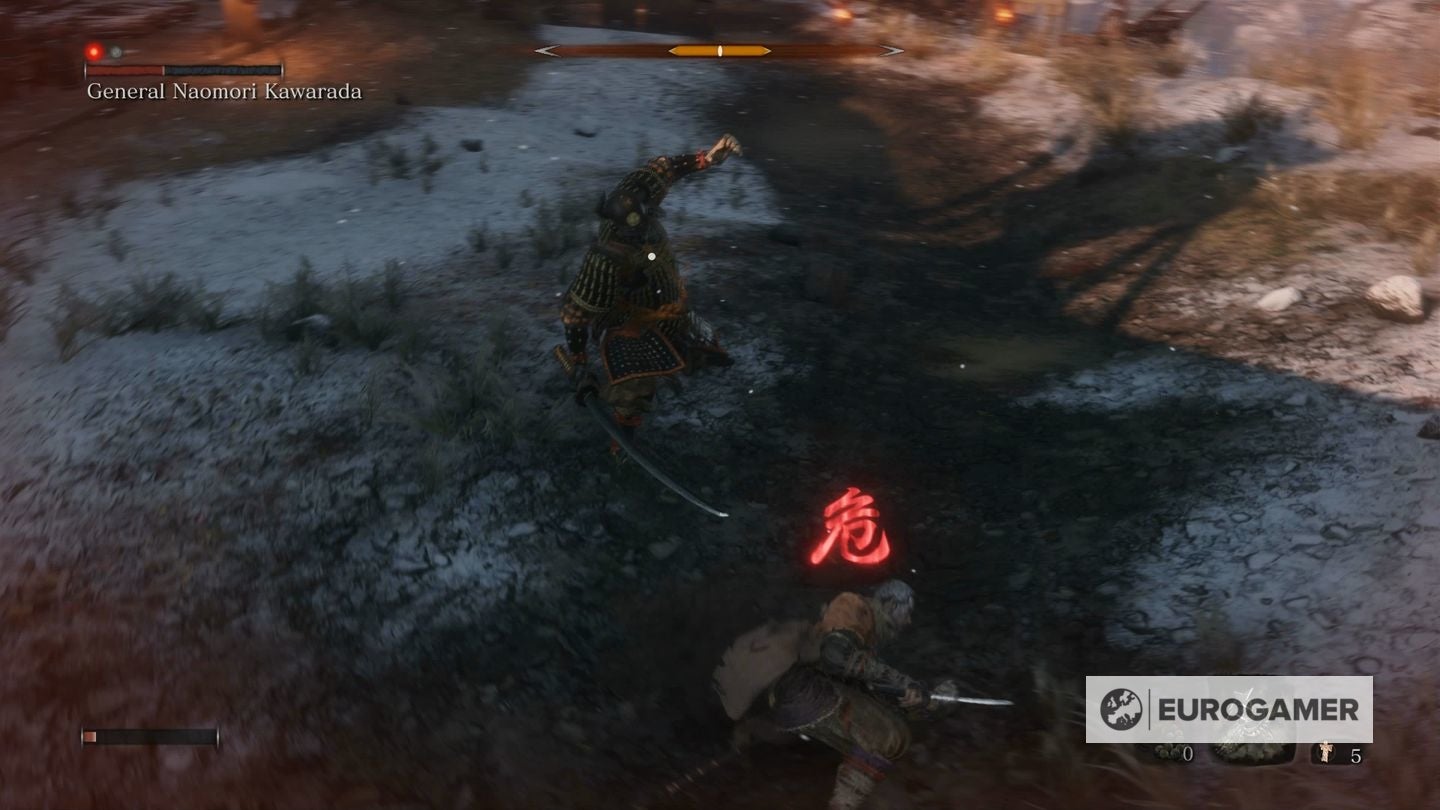Select the key item icon showing count 5
1440x810 pixels.
[x=1325, y=750]
